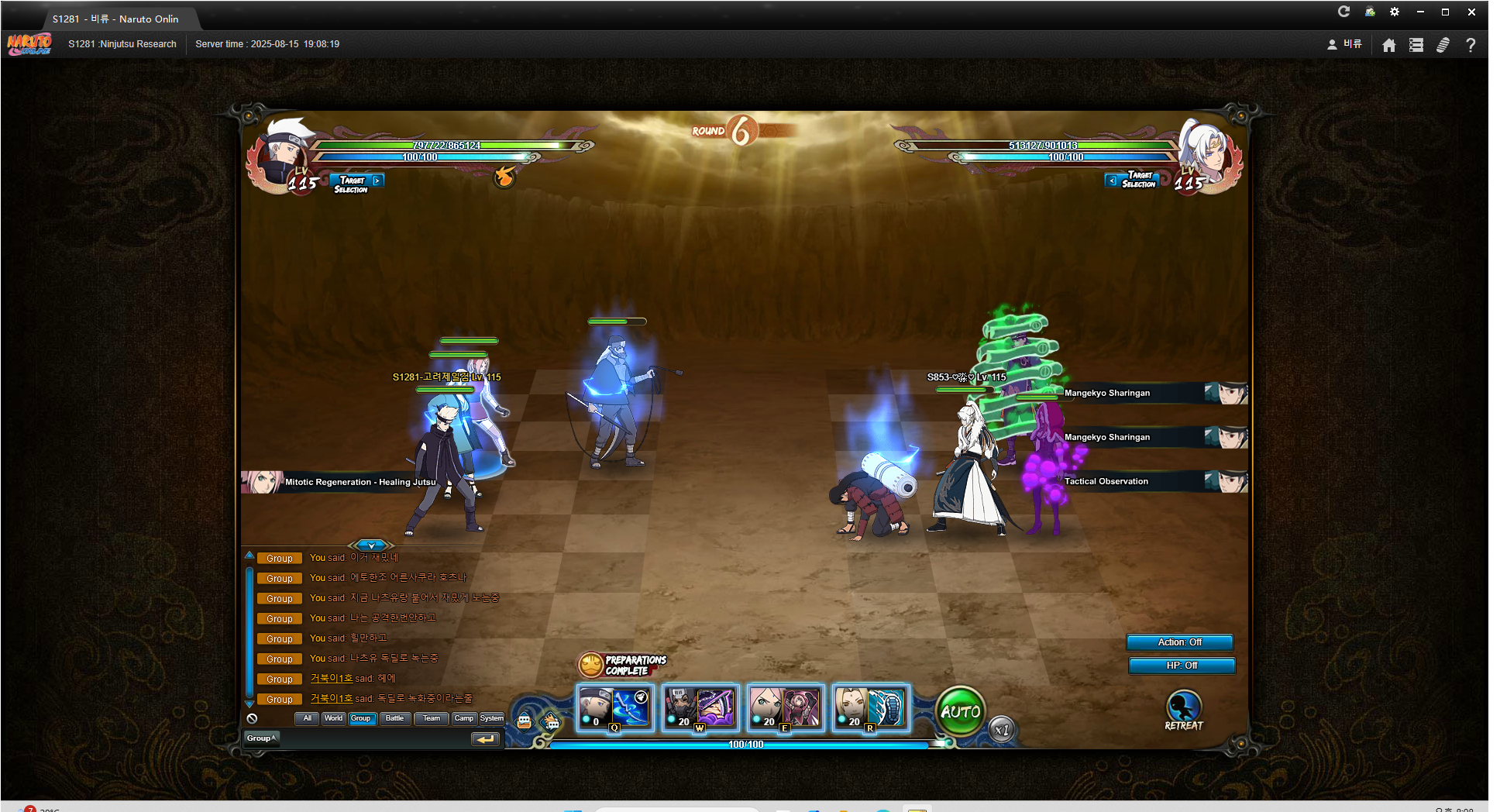1500x812 pixels.
Task: Use the Tsunade skill with blue scroll
Action: [871, 708]
